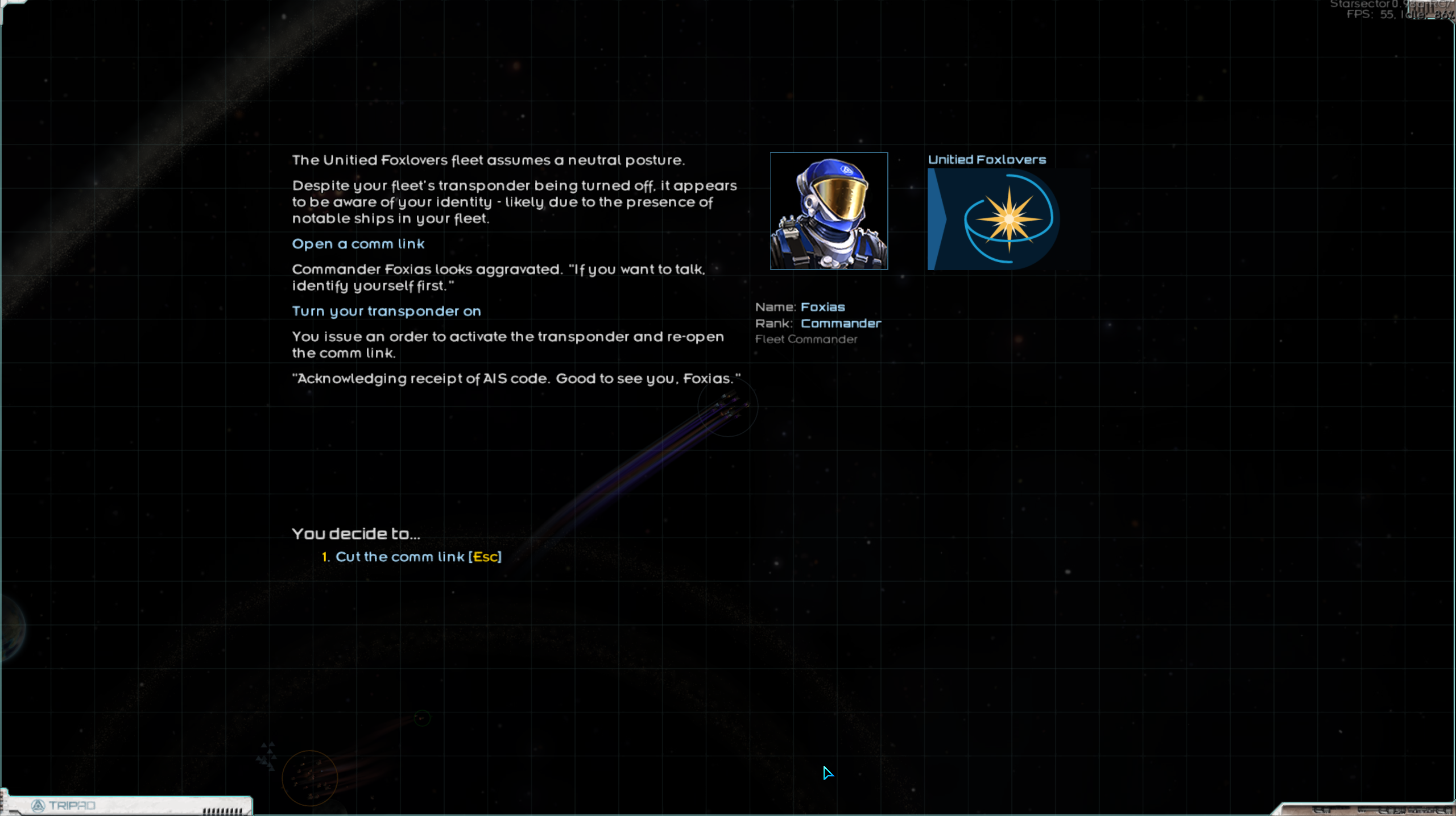Click the planet at the screen's left edge
This screenshot has height=816, width=1456.
[x=9, y=628]
